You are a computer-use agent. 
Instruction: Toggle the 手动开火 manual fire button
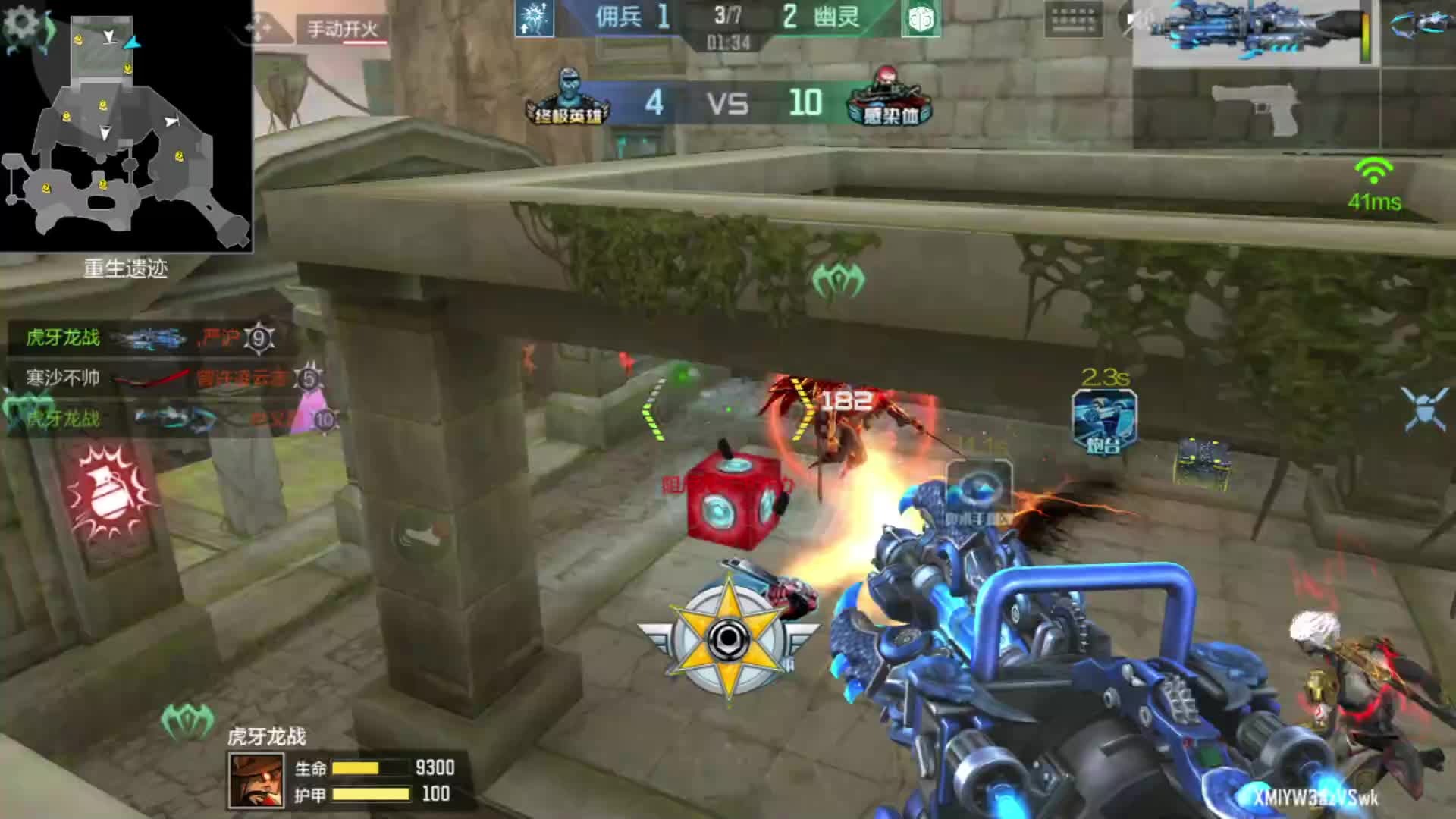coord(343,30)
